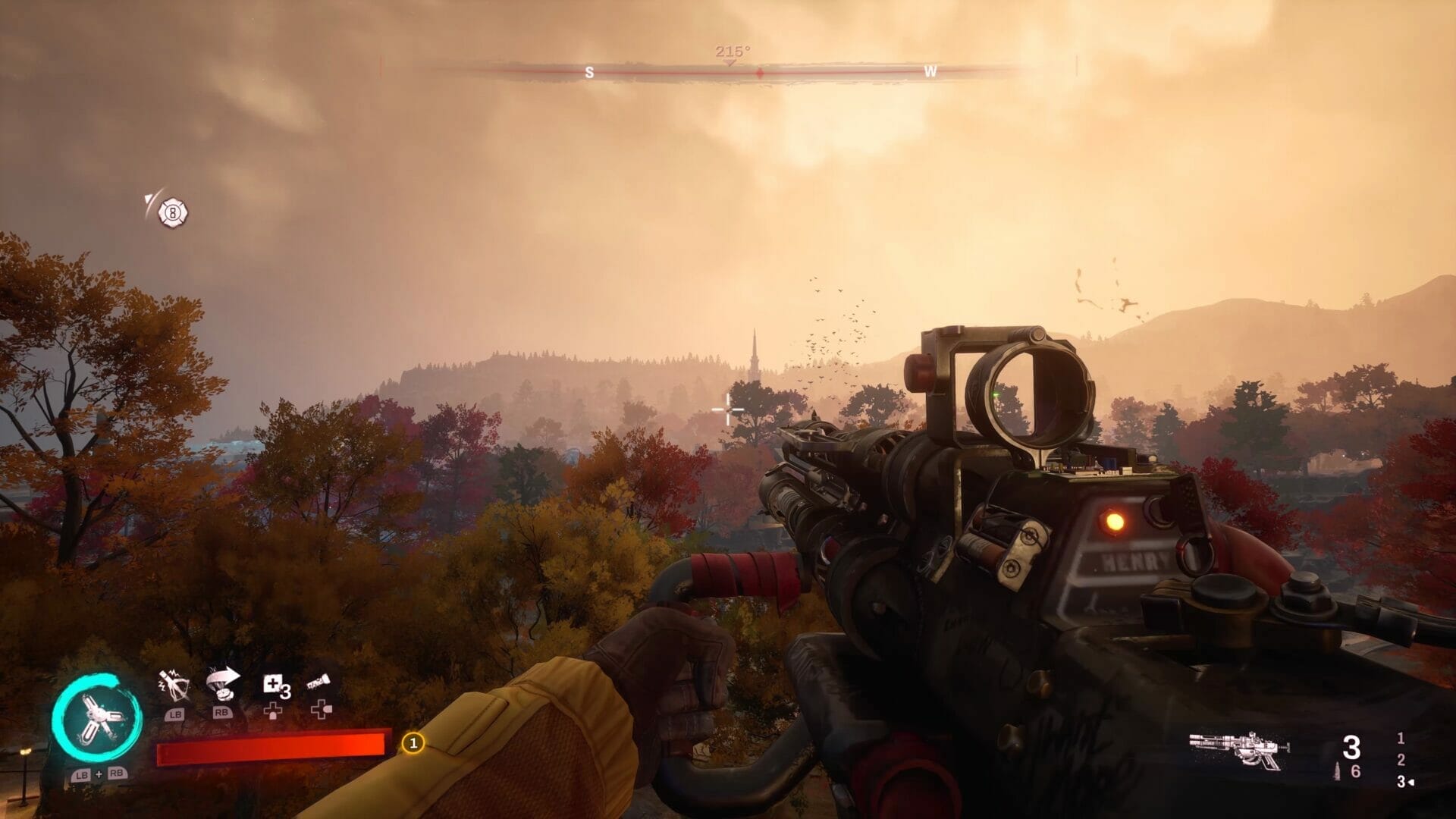Use the medkit icon with count 3
The image size is (1456, 819).
pyautogui.click(x=275, y=686)
